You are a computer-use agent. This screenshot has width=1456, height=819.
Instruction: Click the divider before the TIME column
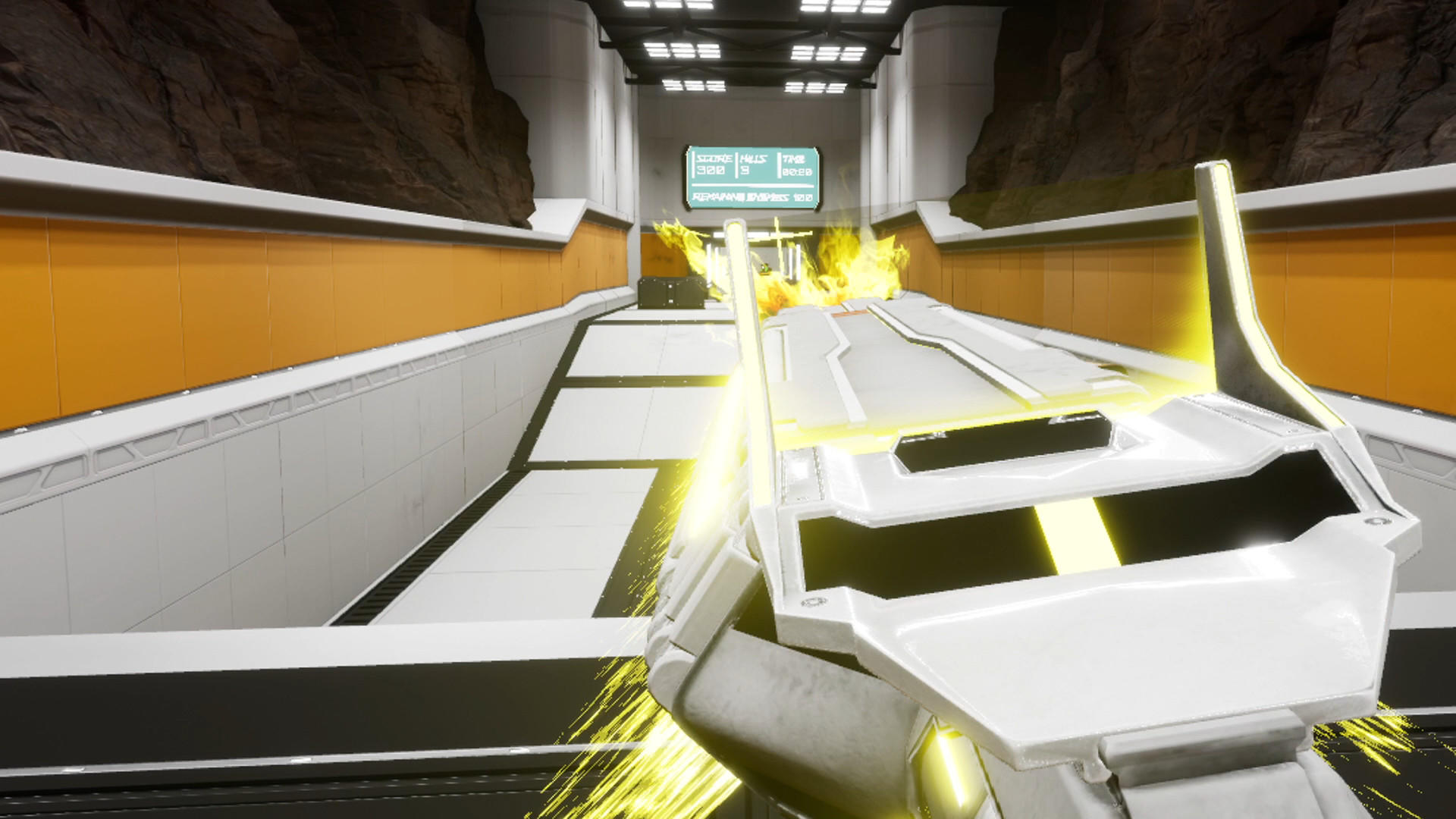tap(780, 165)
